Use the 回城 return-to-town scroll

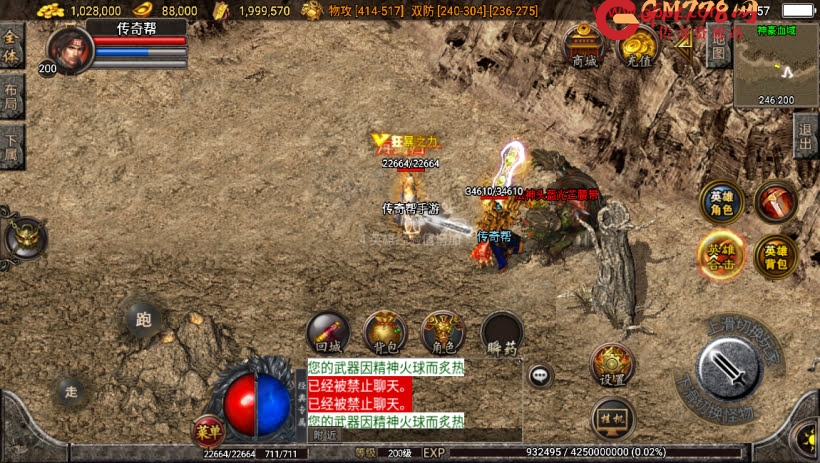[x=327, y=333]
